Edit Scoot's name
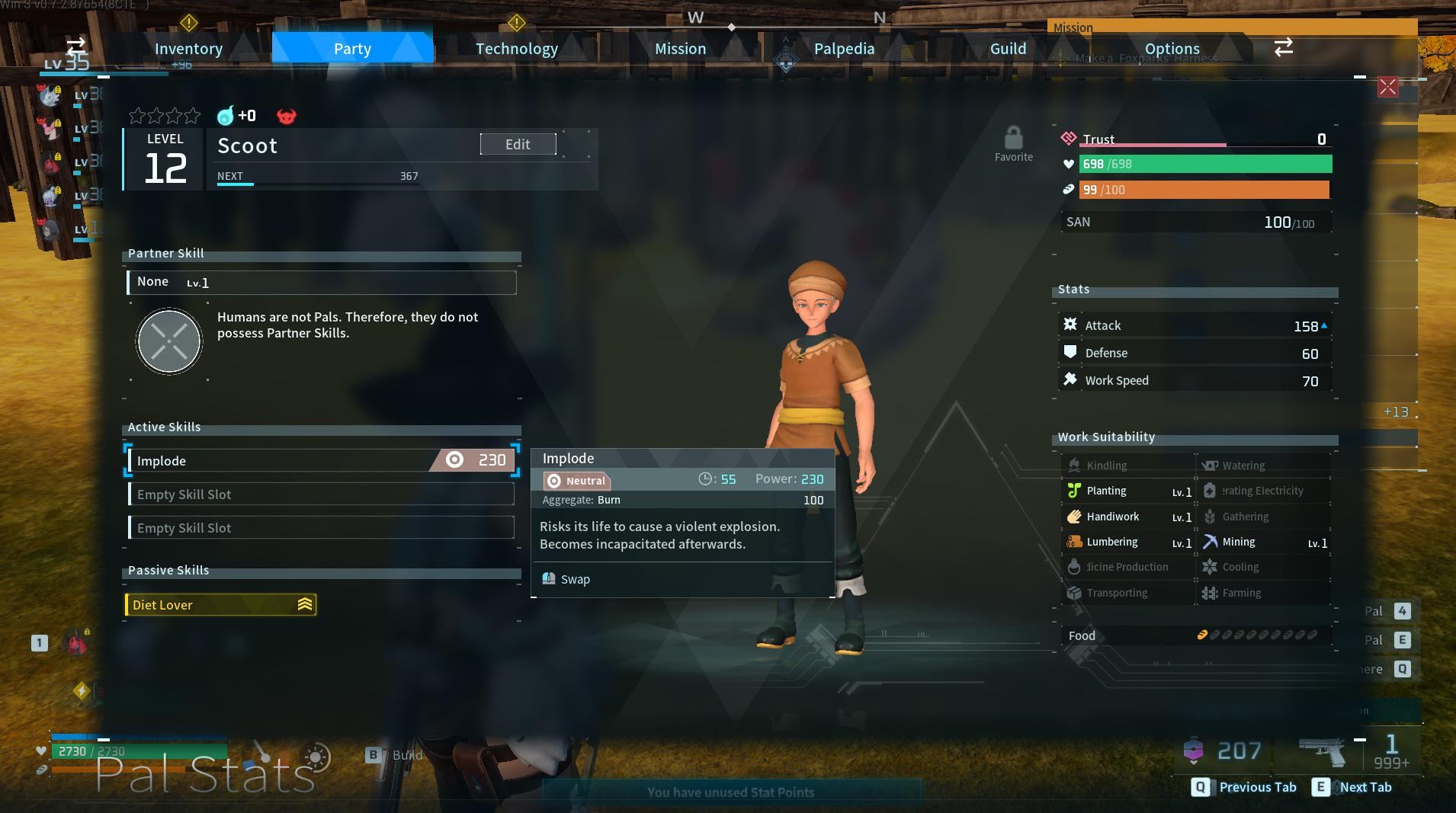Screen dimensions: 1456x813 pyautogui.click(x=518, y=144)
